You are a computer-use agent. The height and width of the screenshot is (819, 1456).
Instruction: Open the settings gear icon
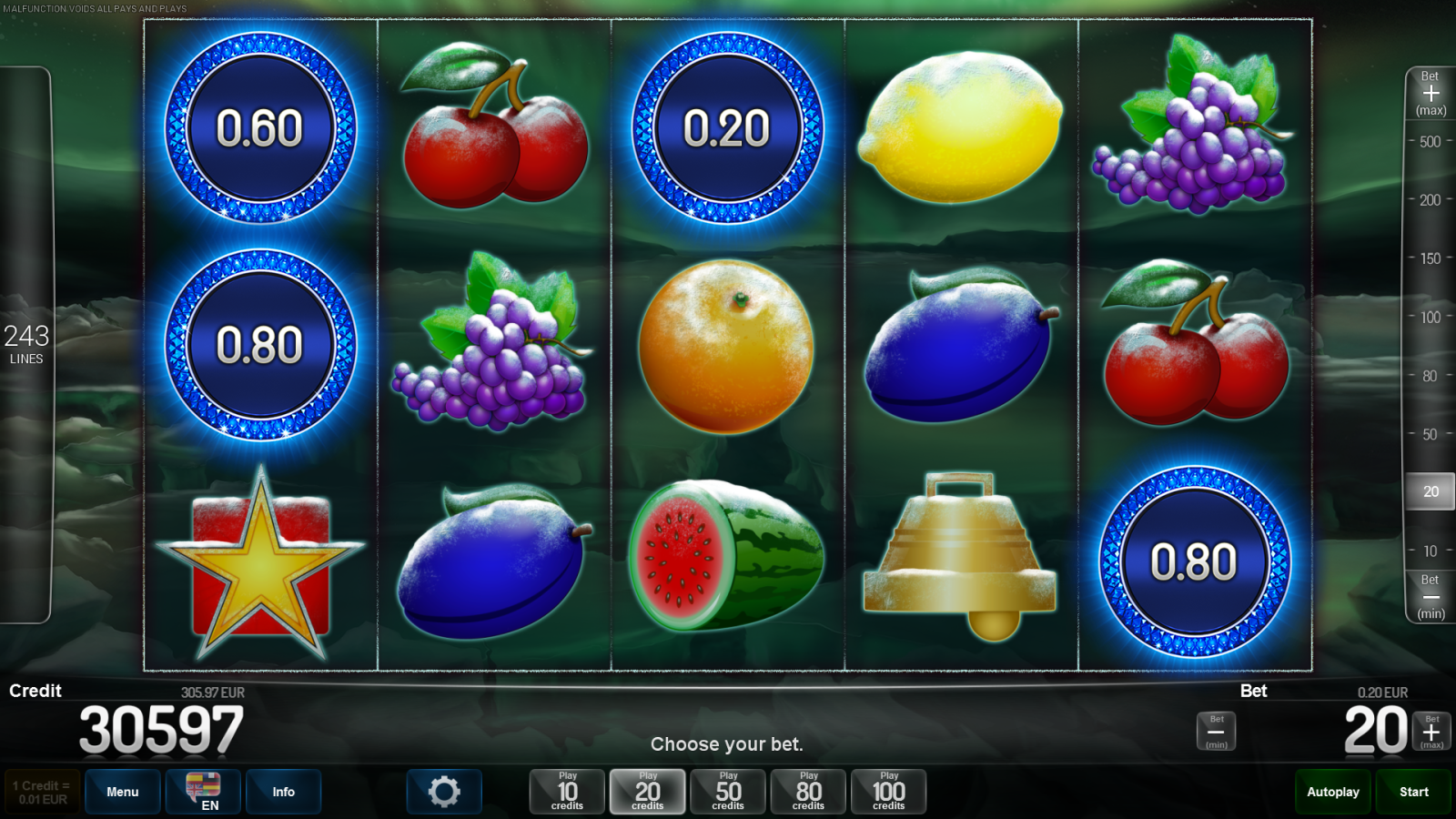point(444,791)
